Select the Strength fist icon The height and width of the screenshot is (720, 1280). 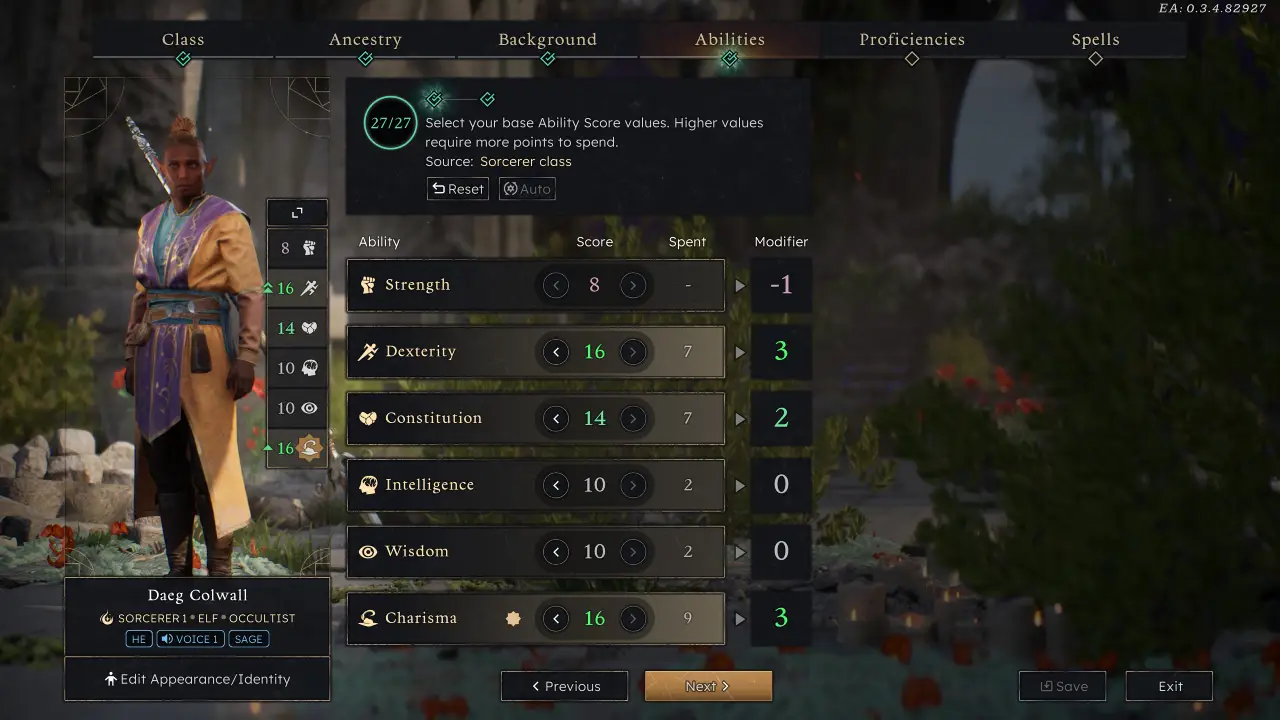(x=368, y=284)
